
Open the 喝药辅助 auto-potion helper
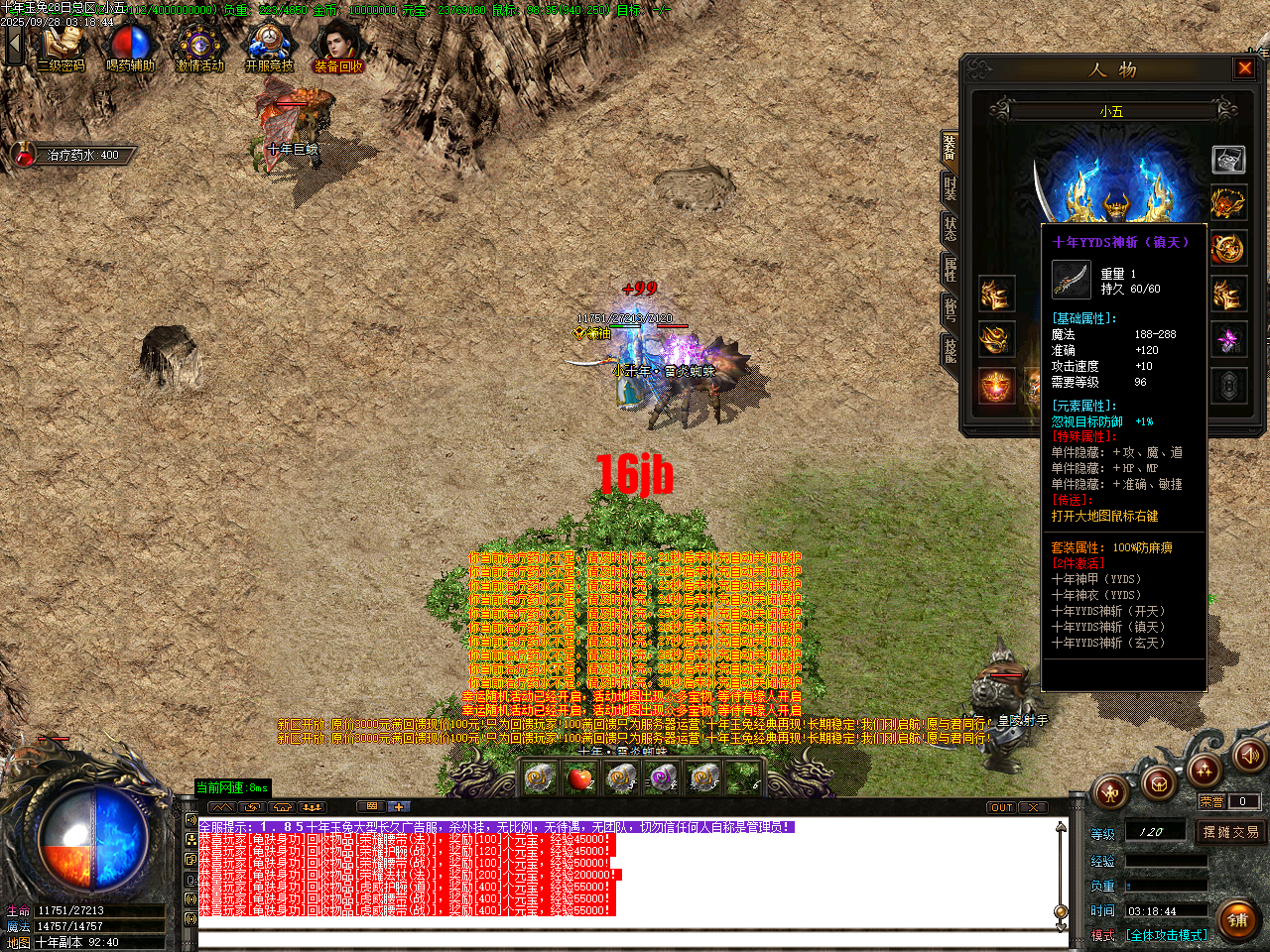[x=132, y=45]
